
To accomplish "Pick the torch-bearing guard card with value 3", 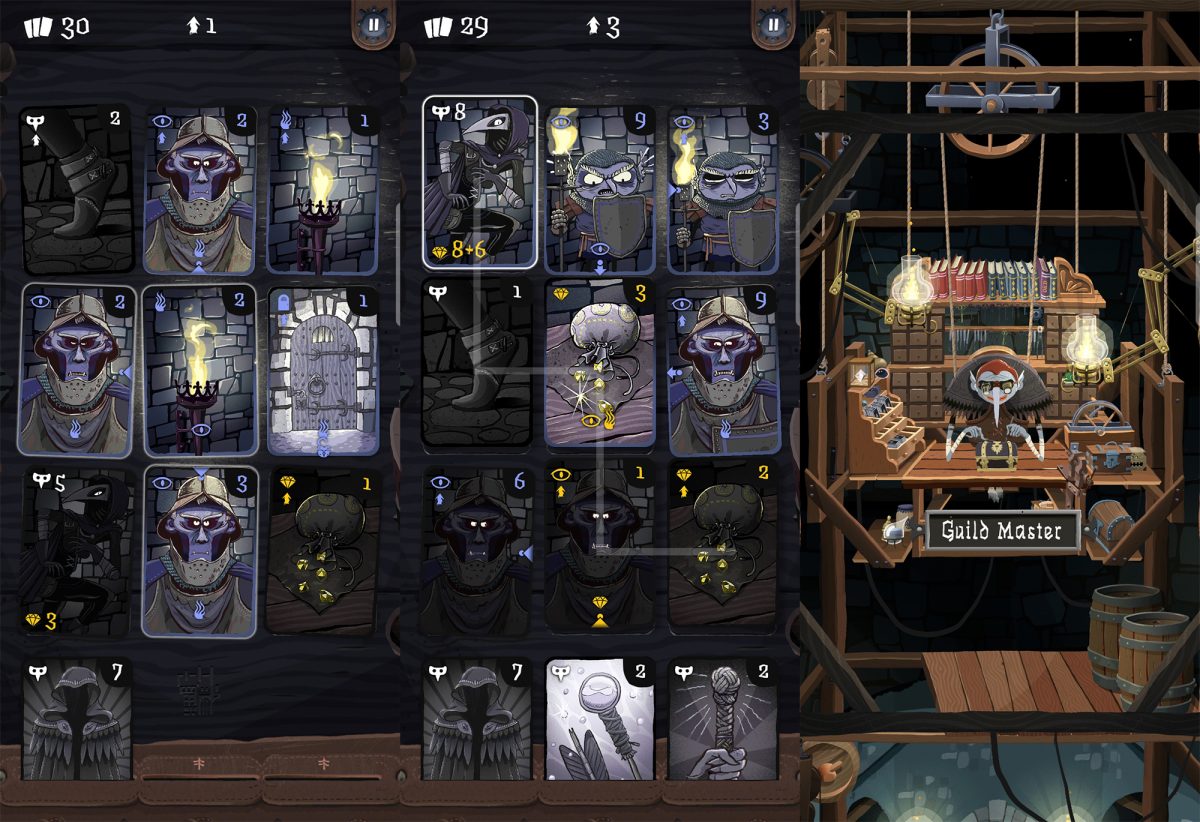I will pos(722,188).
